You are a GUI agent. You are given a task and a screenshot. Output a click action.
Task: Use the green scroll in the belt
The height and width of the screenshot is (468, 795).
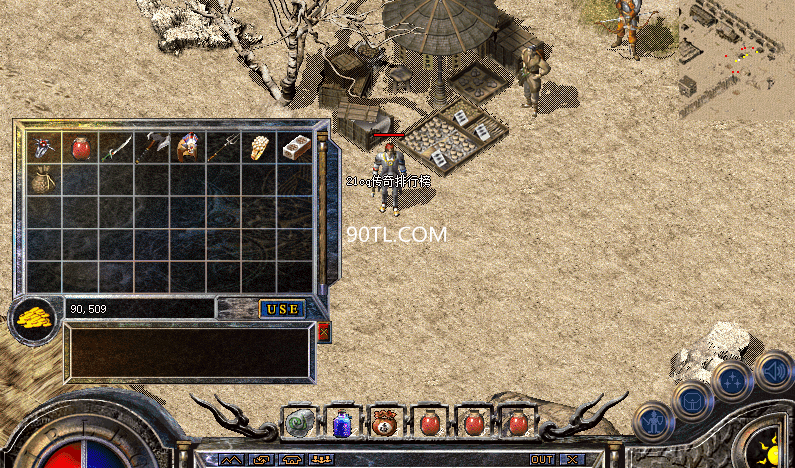tap(299, 423)
